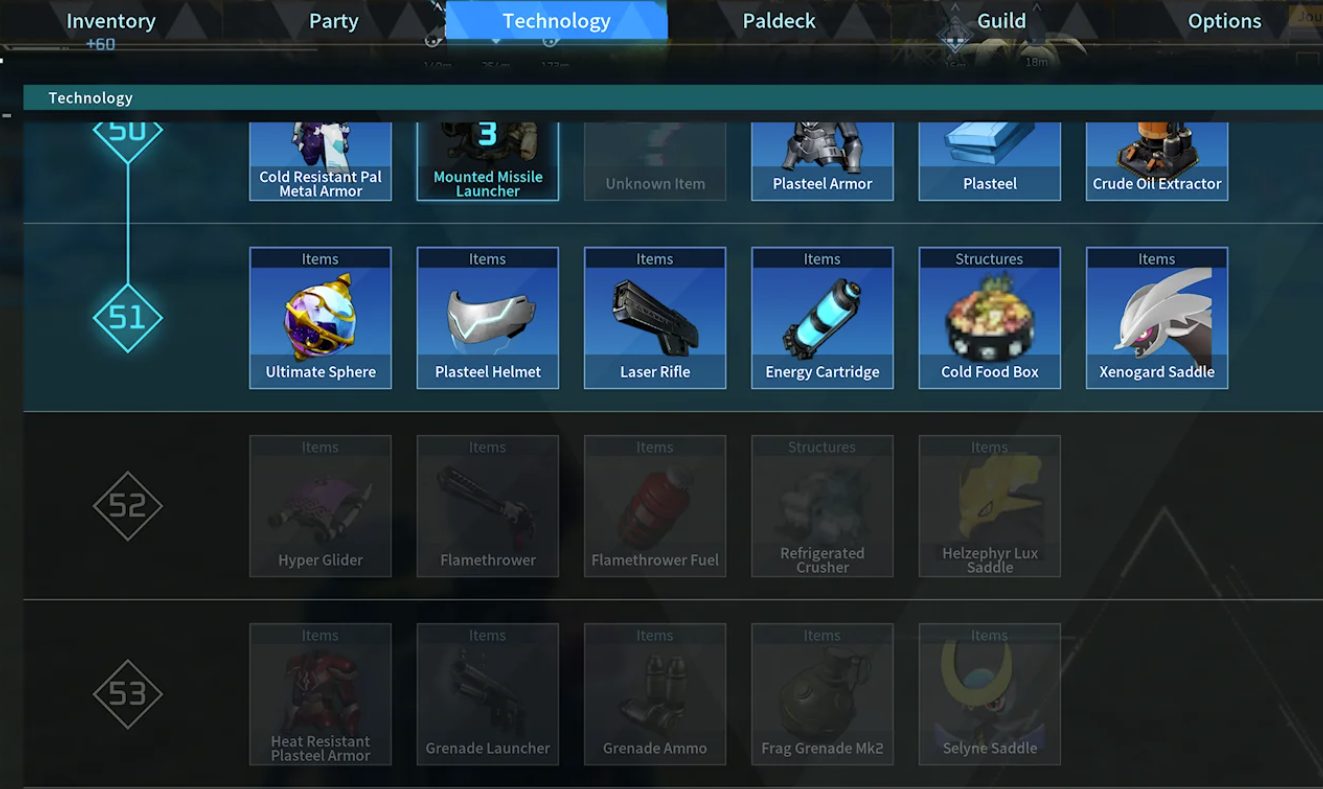Click the Hyper Glider locked entry

pos(320,503)
